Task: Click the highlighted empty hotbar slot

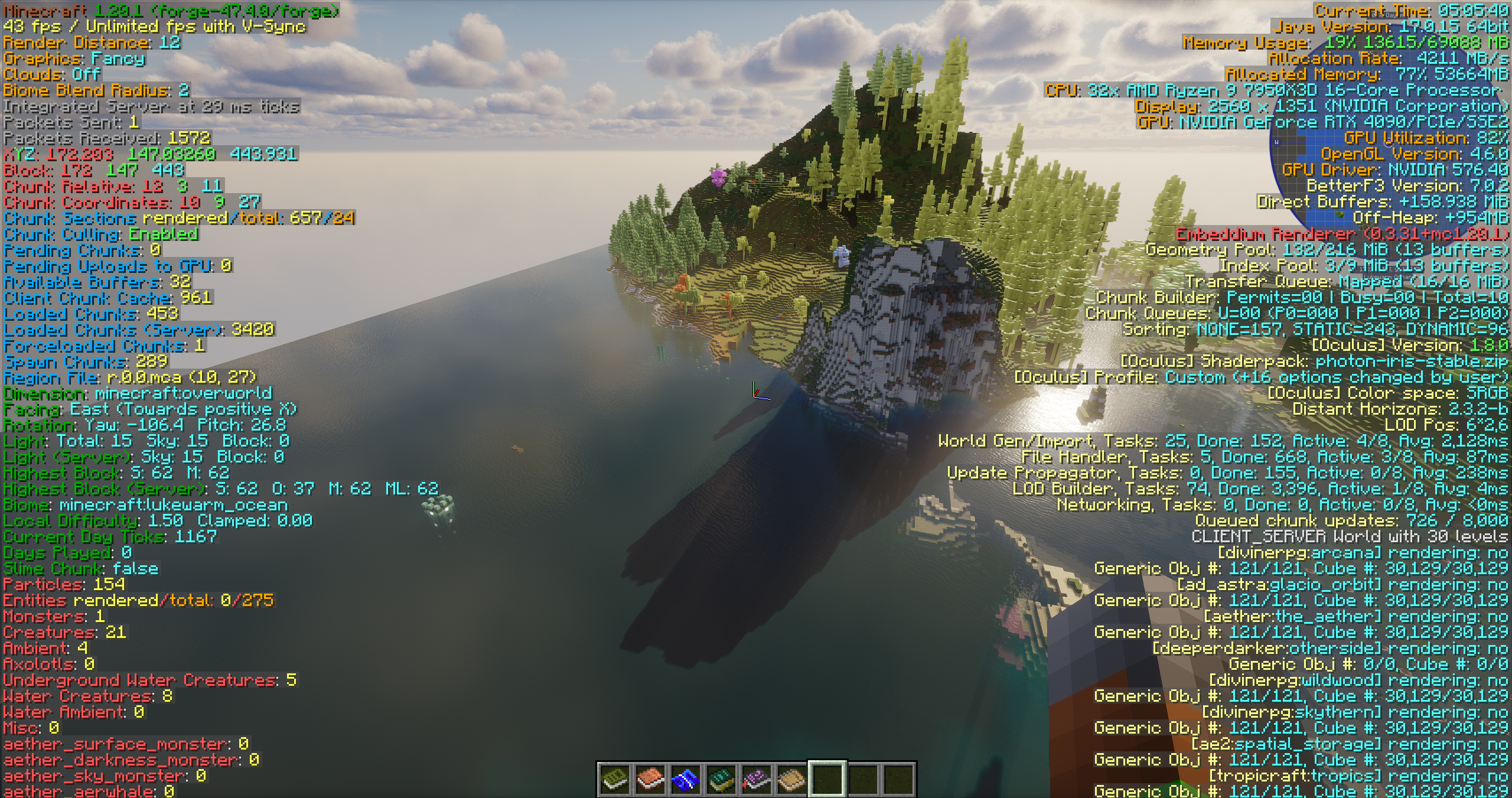Action: tap(827, 779)
